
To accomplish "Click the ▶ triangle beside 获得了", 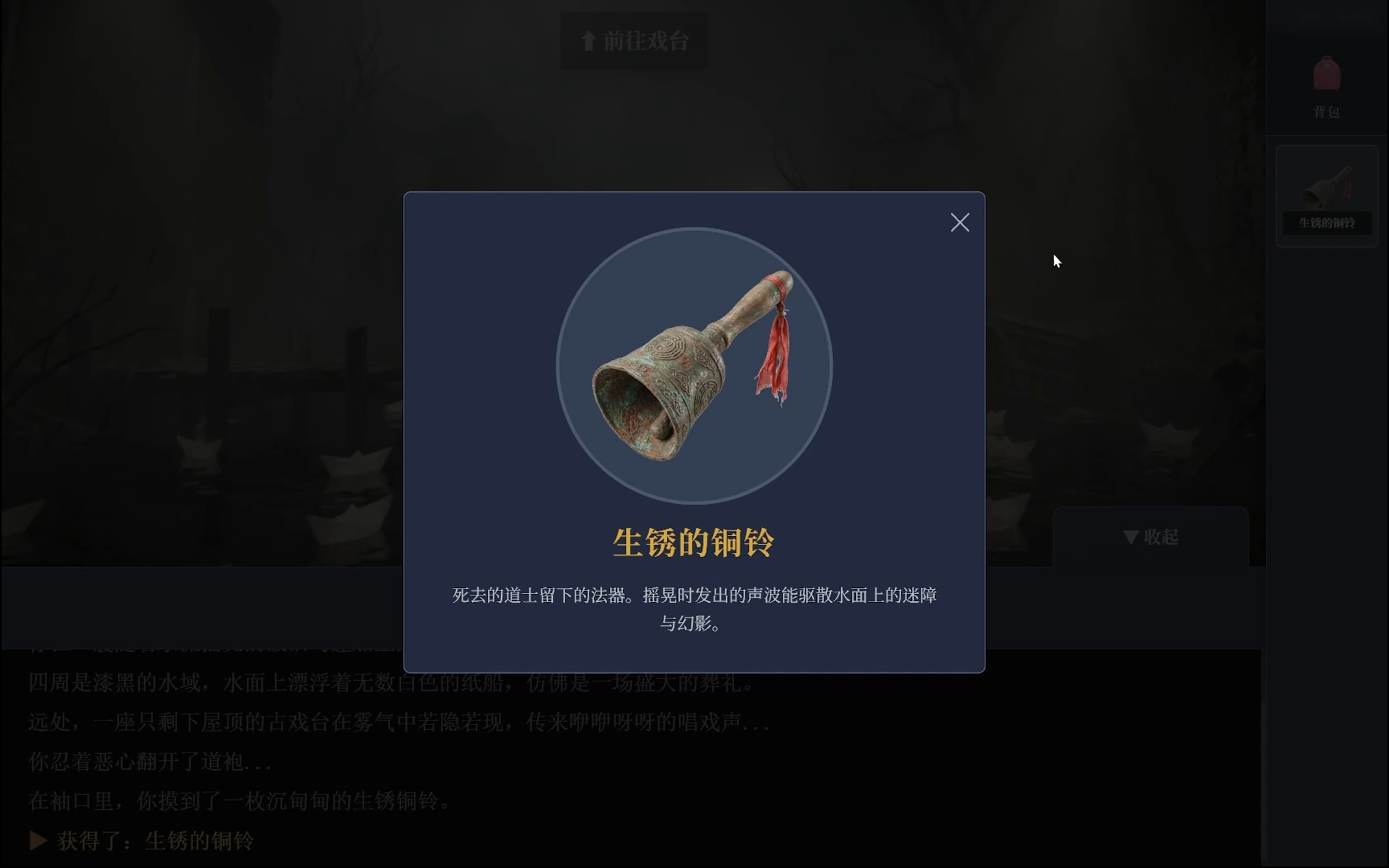I will 37,841.
